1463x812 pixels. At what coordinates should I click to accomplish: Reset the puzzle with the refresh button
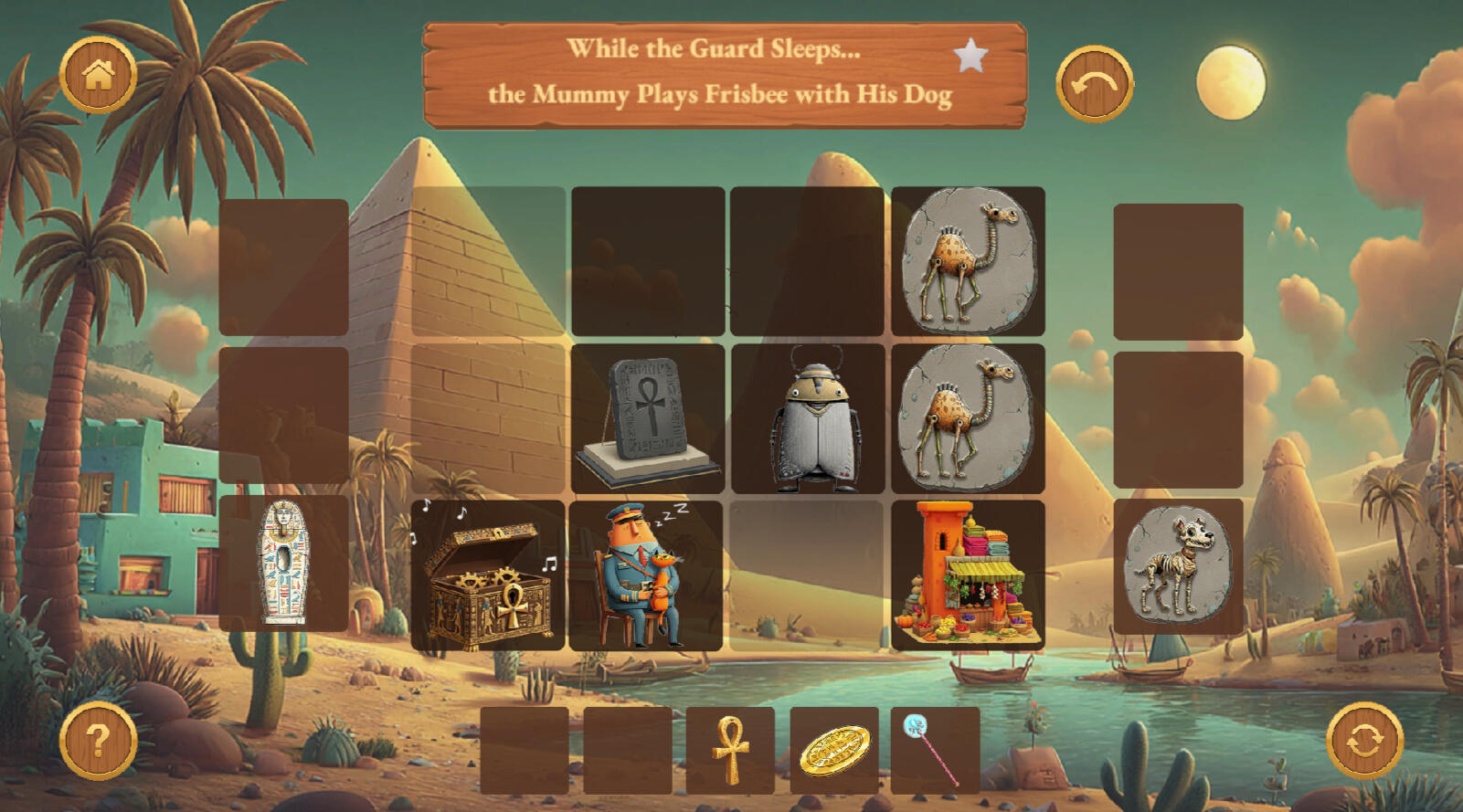coord(1364,740)
